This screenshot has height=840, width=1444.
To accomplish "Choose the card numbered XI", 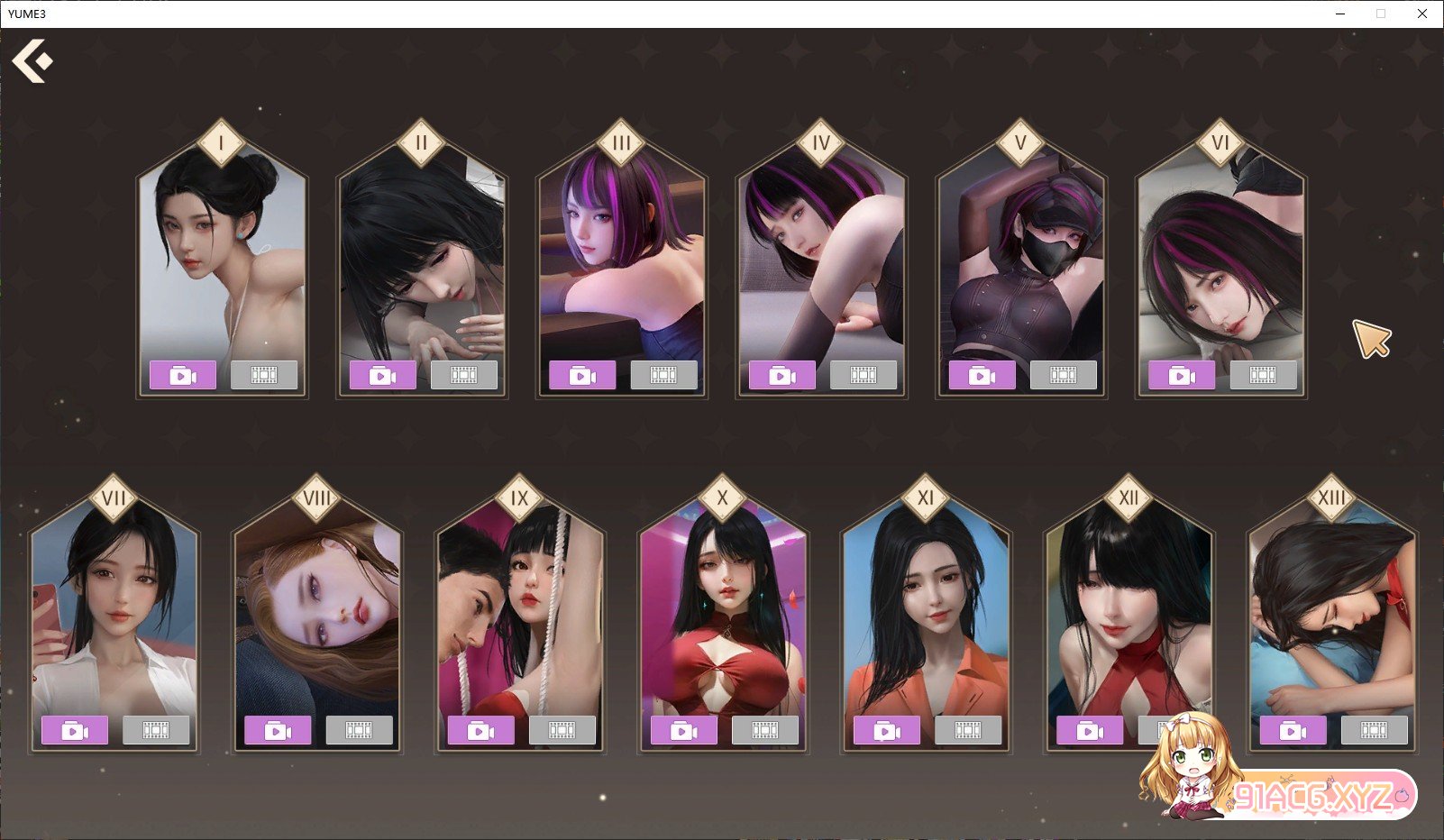I will coord(926,613).
